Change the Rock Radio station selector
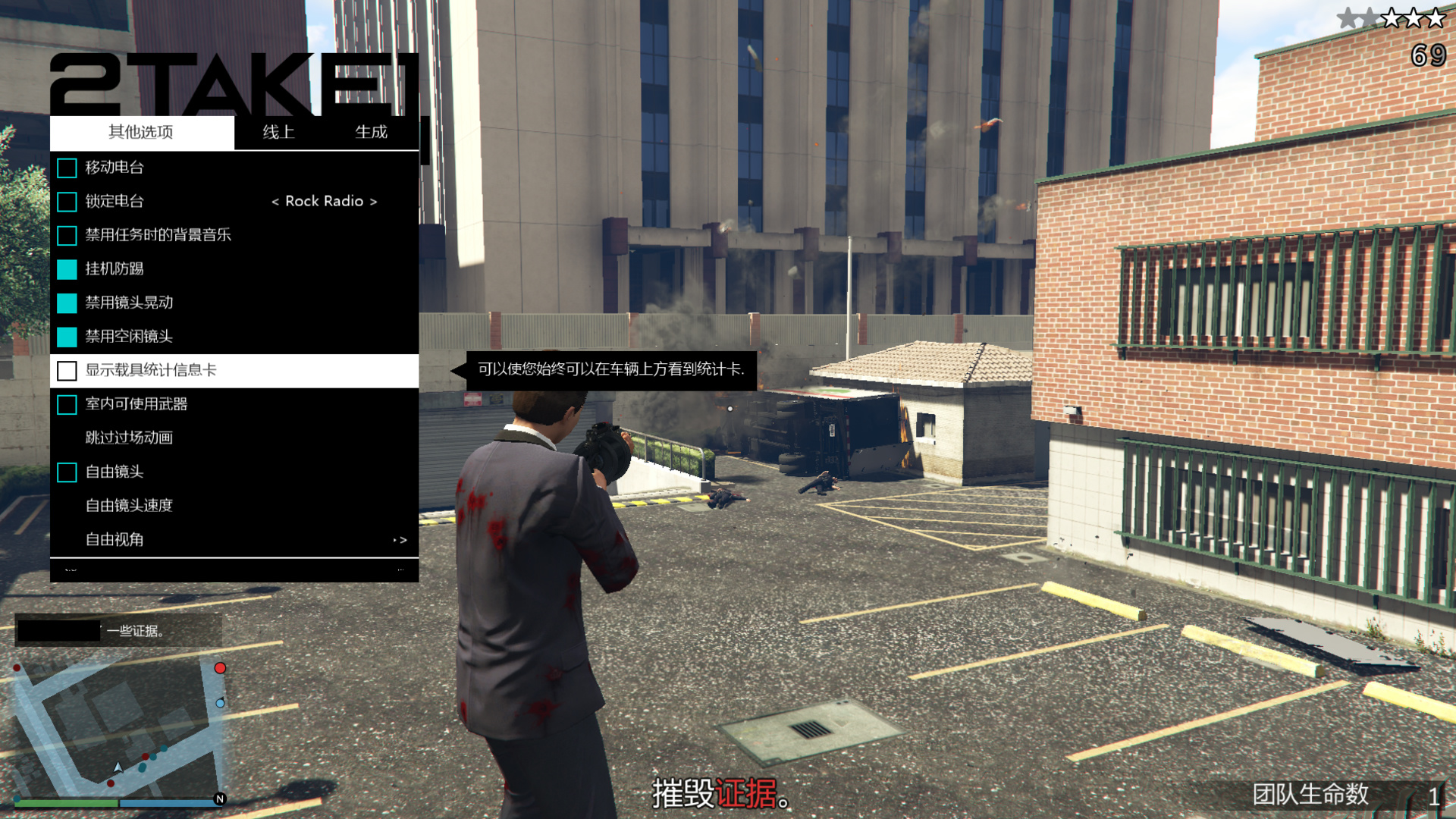Viewport: 1456px width, 819px height. click(x=322, y=202)
